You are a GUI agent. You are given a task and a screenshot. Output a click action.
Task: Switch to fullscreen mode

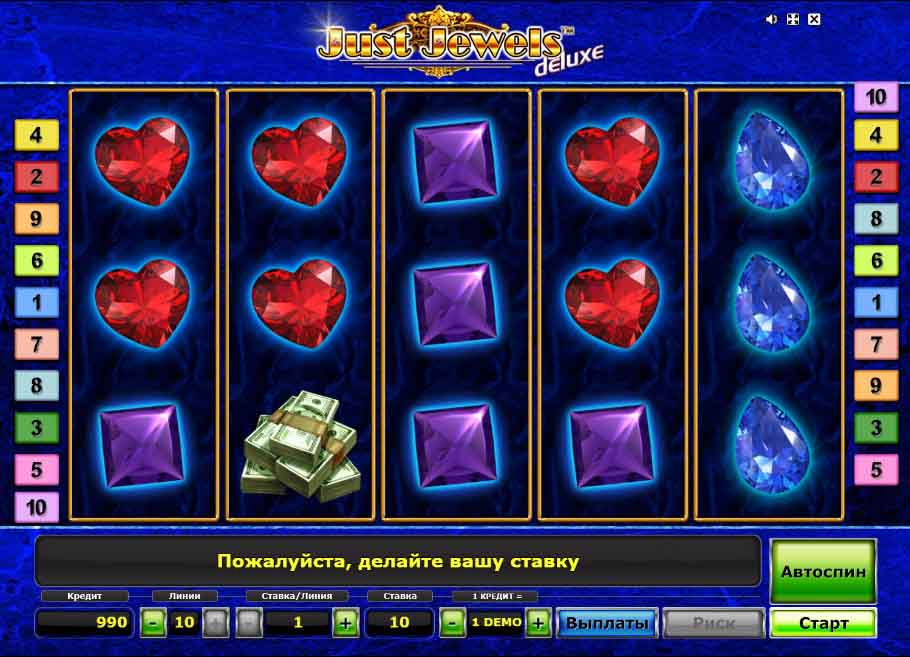(793, 19)
